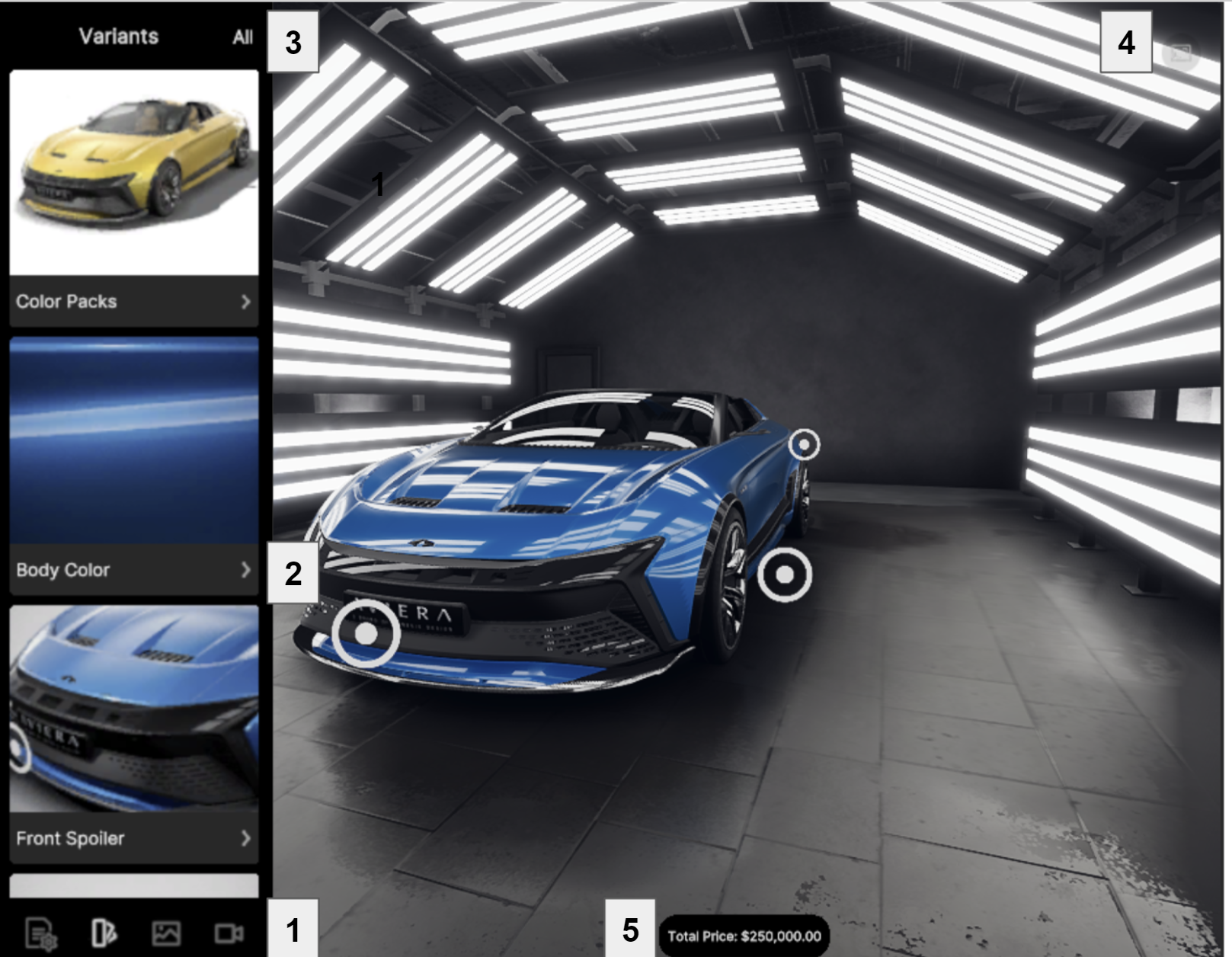Open the Color Packs variant category
The height and width of the screenshot is (957, 1232).
click(x=133, y=302)
